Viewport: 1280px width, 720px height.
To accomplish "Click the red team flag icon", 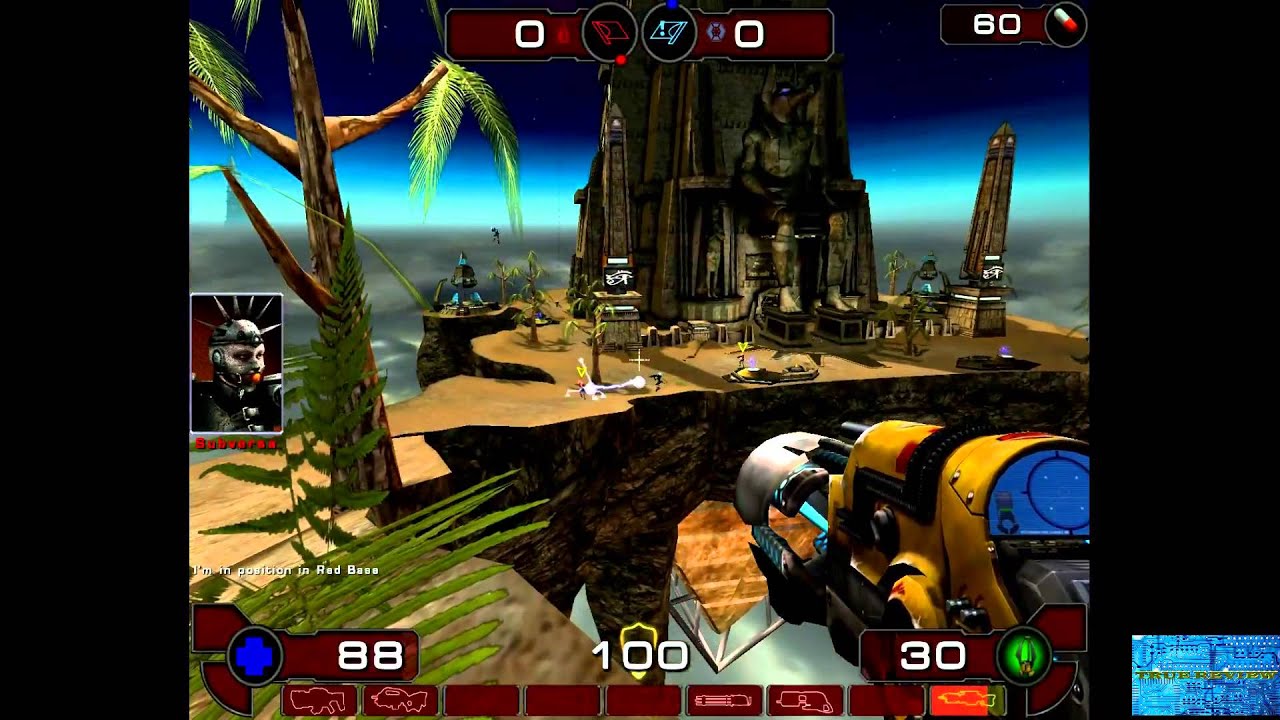I will [609, 35].
